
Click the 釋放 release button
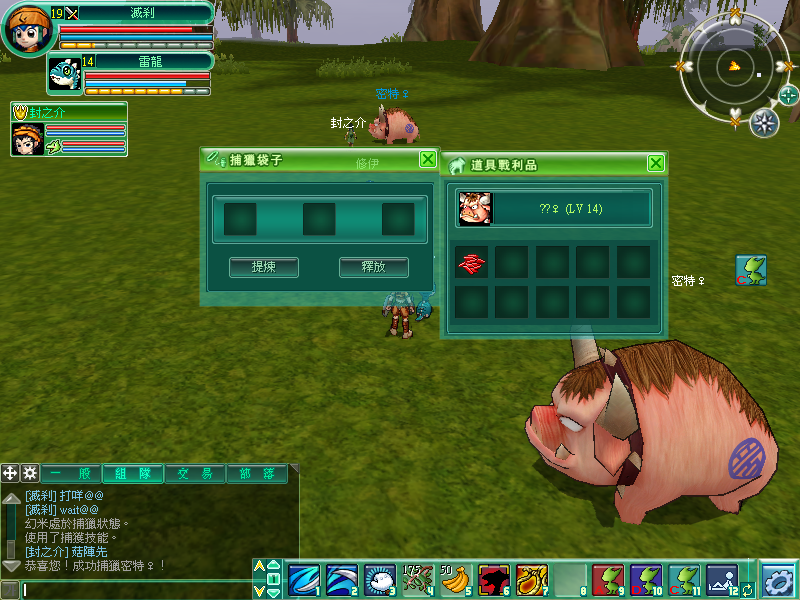pyautogui.click(x=374, y=267)
